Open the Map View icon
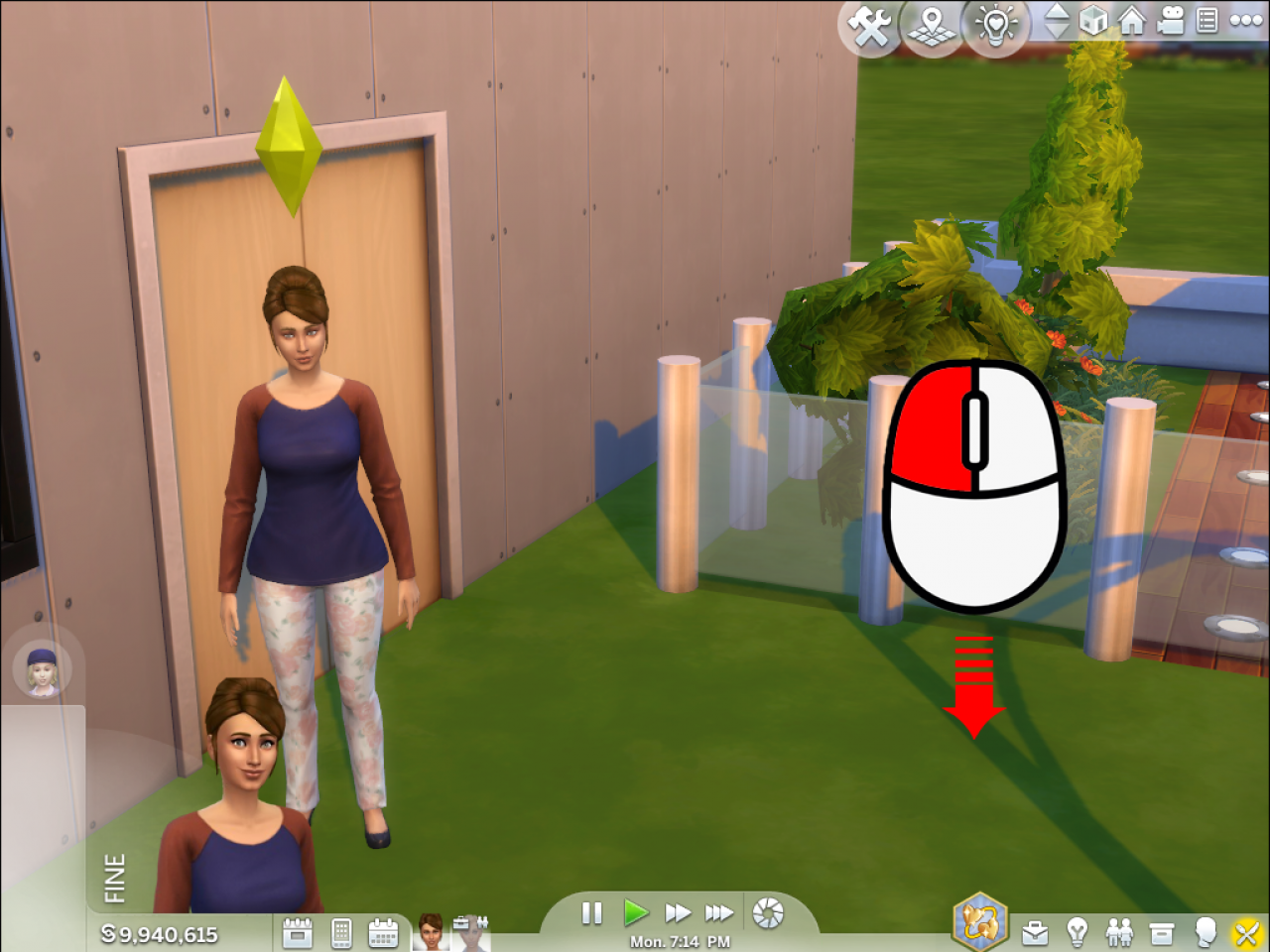Image resolution: width=1270 pixels, height=952 pixels. pyautogui.click(x=933, y=25)
